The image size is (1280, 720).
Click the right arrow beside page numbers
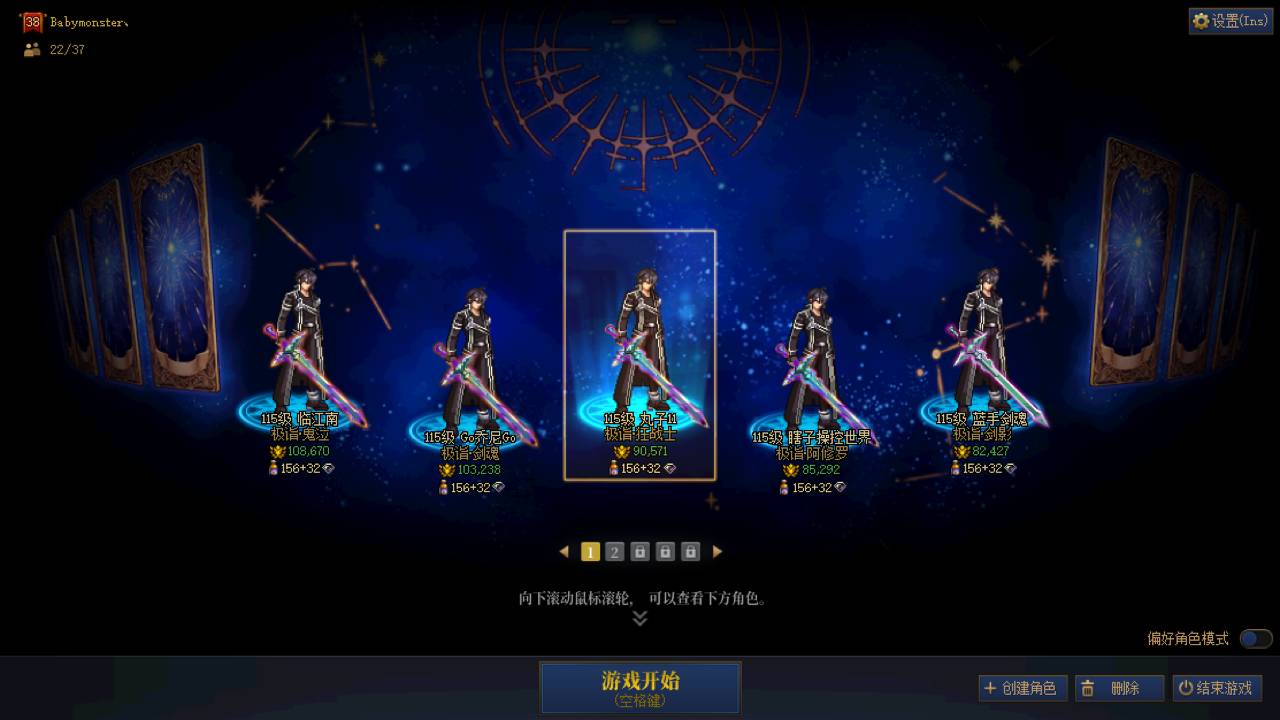(x=717, y=551)
